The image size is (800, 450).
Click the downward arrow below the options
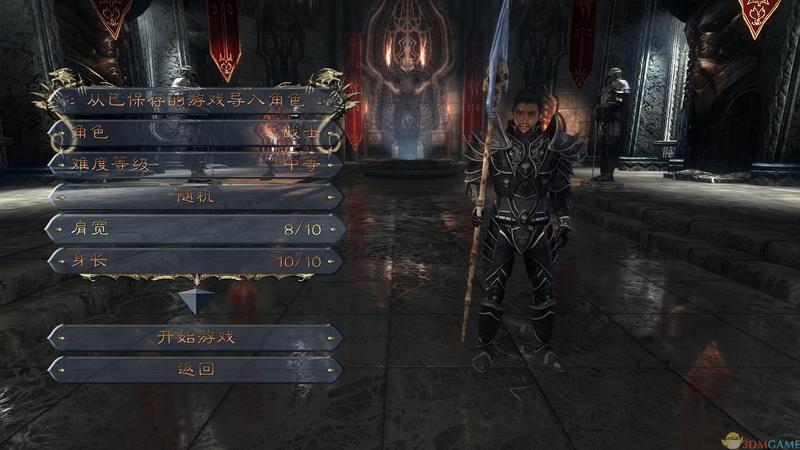tap(196, 299)
